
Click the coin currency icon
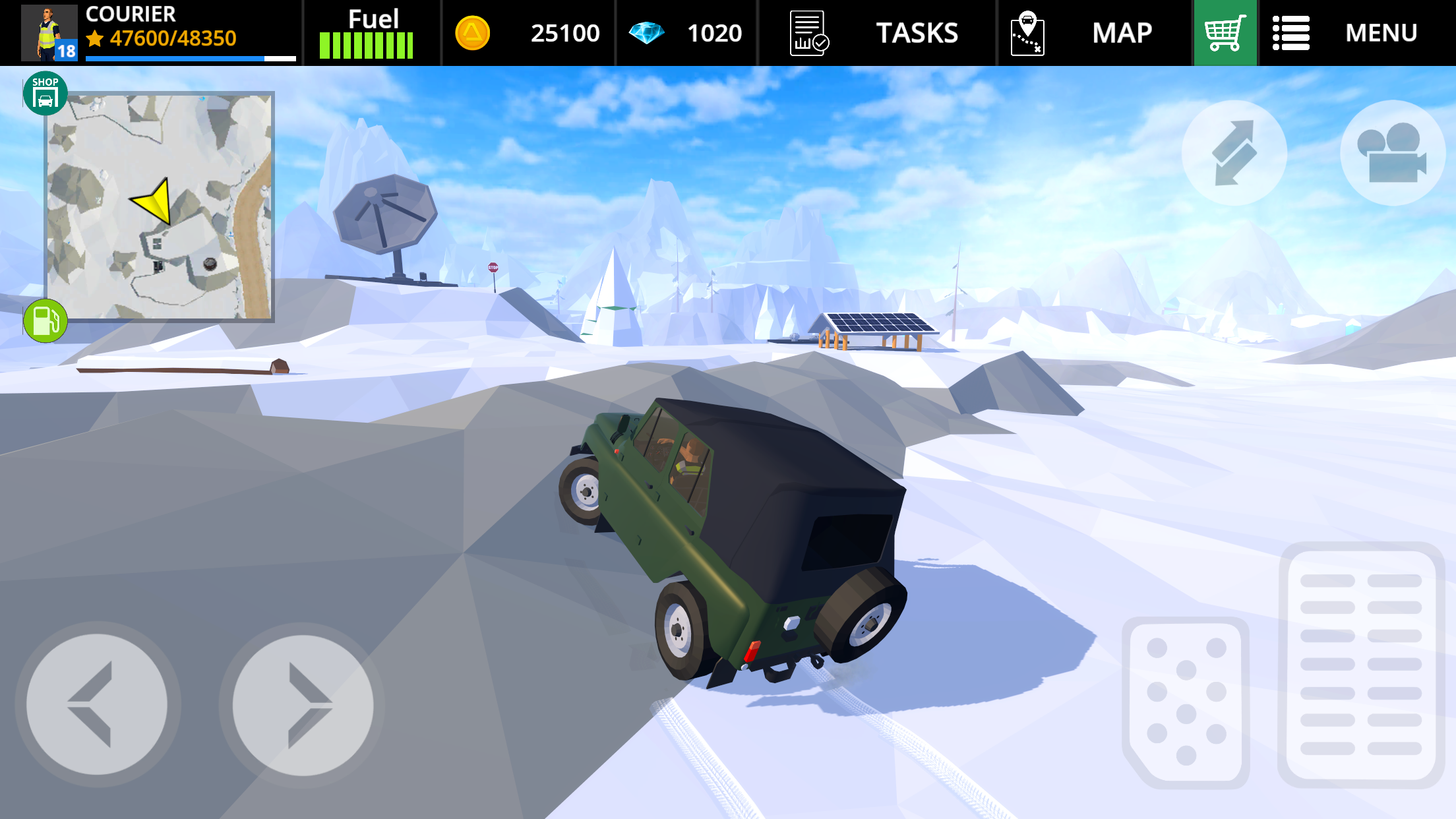471,32
